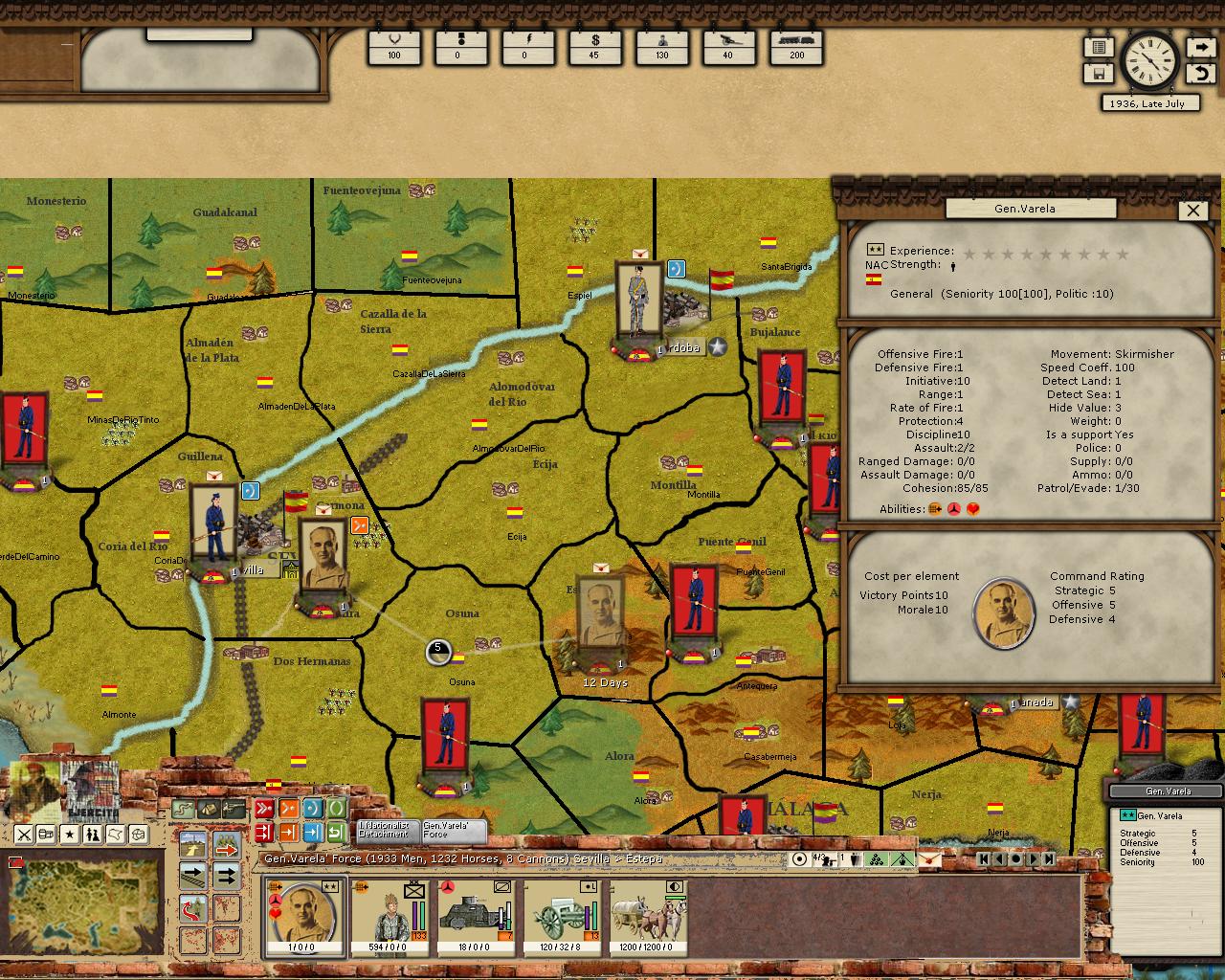
Task: Toggle the crossed swords map filter
Action: point(24,835)
